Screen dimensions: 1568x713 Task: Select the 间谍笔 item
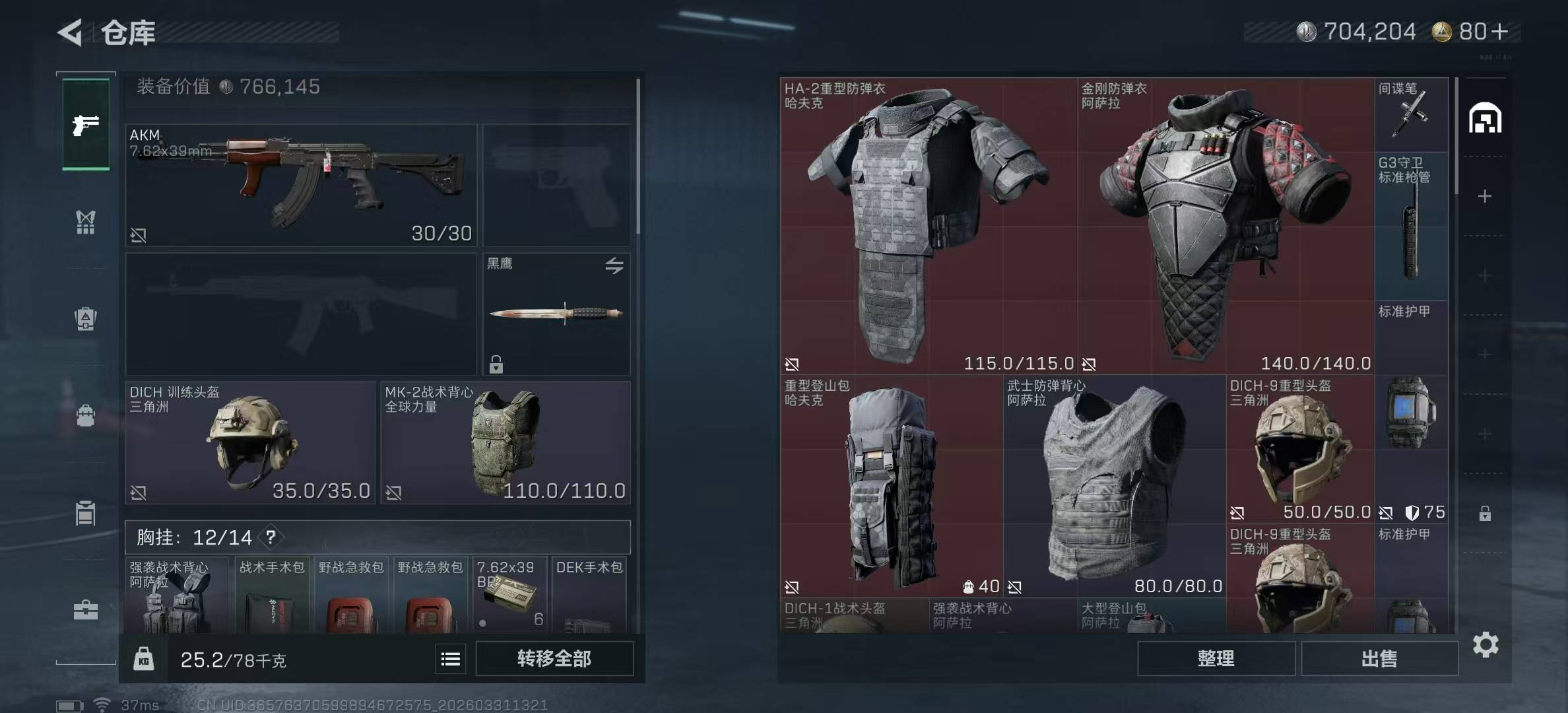[1411, 115]
